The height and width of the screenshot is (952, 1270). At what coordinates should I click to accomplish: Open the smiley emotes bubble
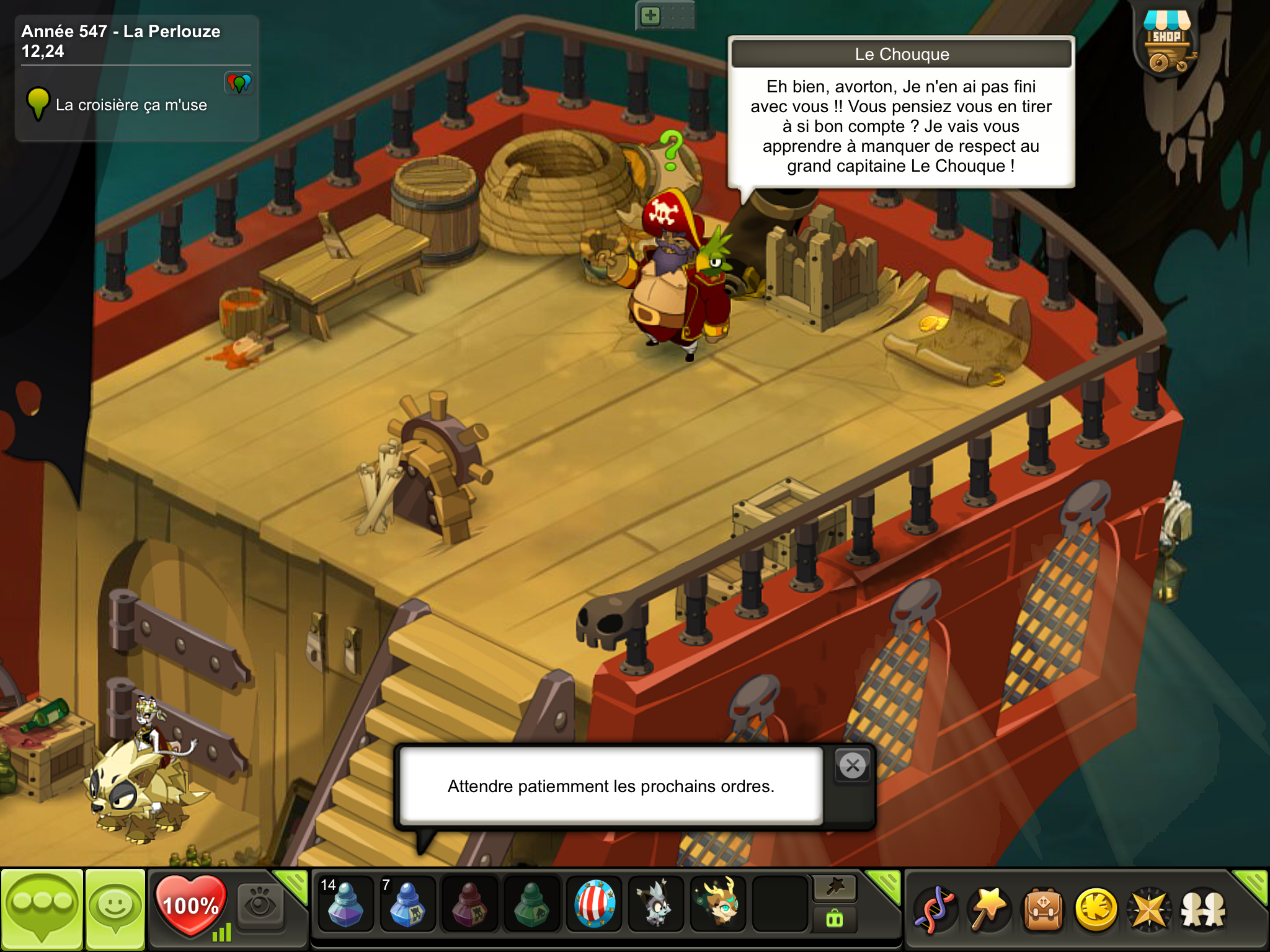(x=115, y=907)
